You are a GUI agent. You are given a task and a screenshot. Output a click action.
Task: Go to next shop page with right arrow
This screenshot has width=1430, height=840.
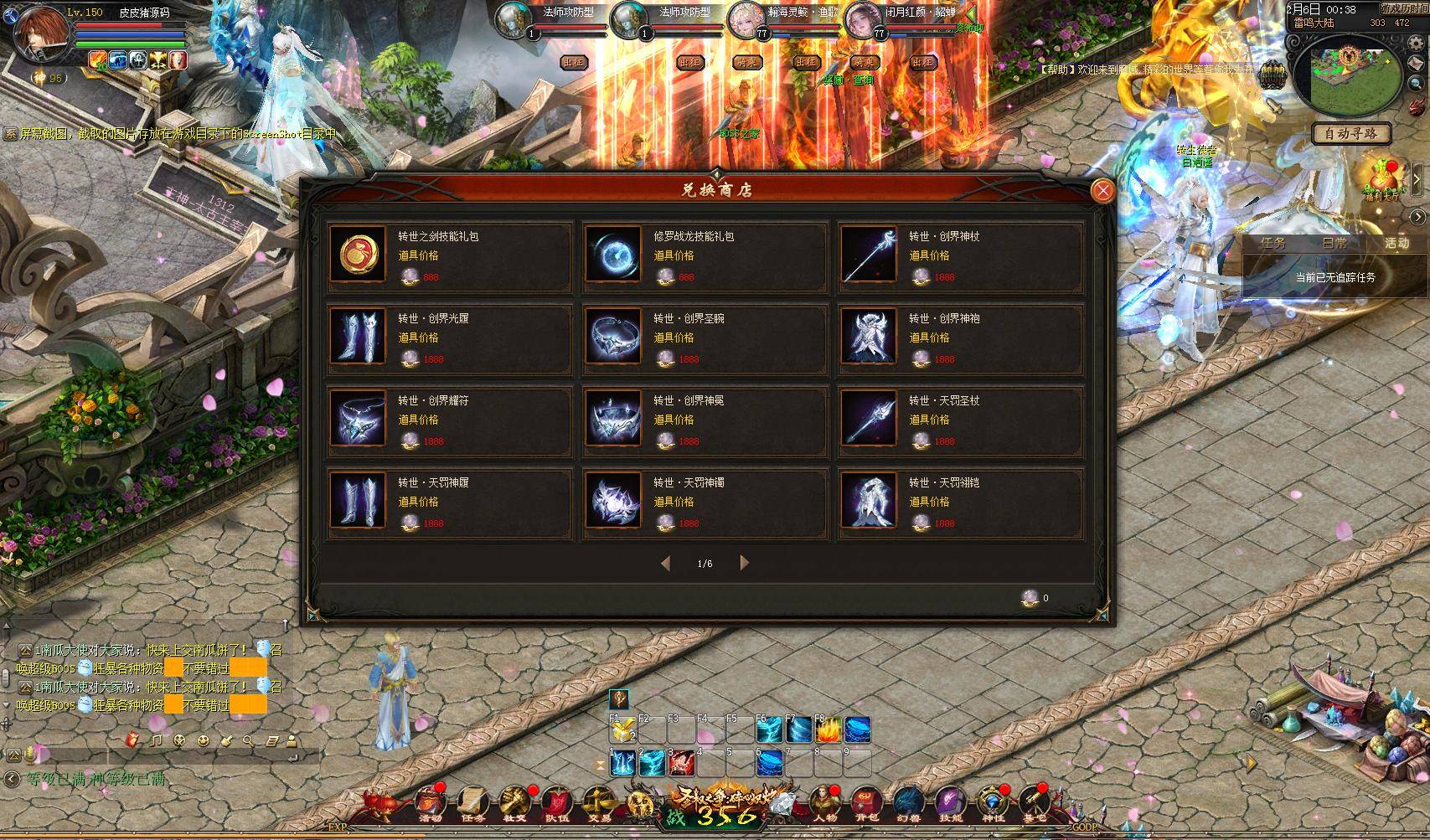click(744, 564)
